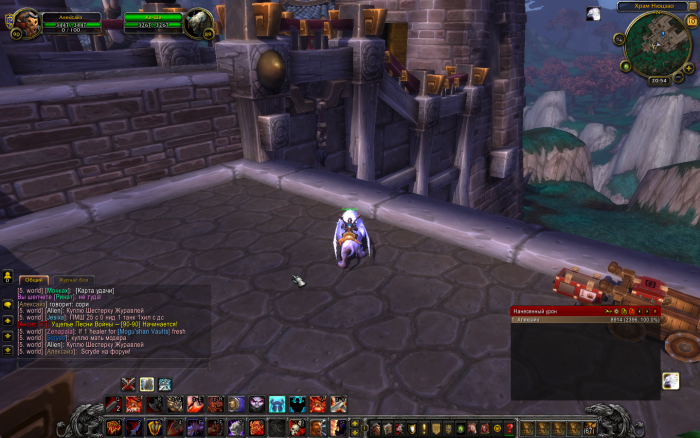Viewport: 700px width, 438px height.
Task: Switch to the Общий chat tab
Action: pyautogui.click(x=34, y=280)
